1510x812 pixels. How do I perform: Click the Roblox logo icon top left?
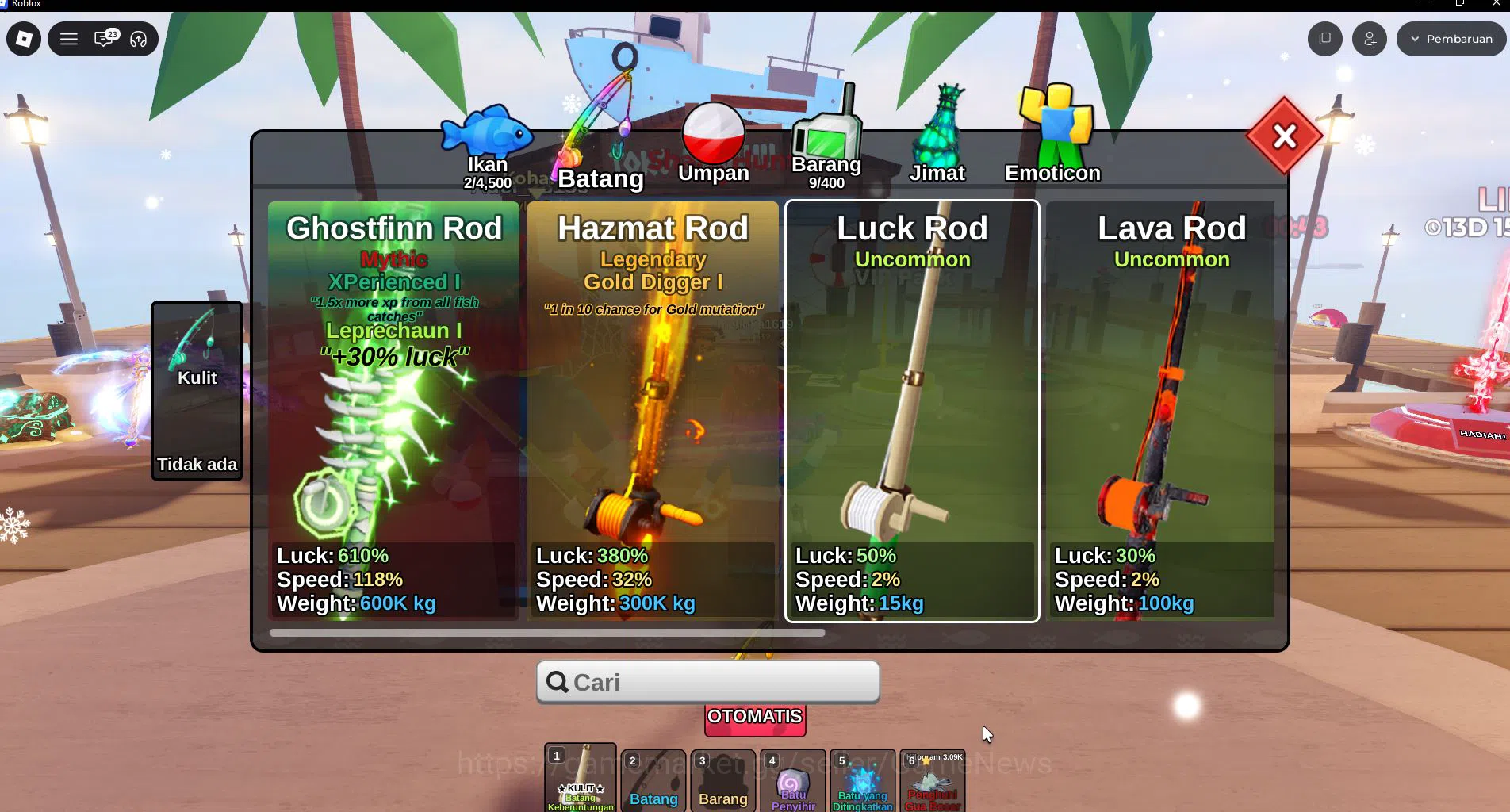pyautogui.click(x=23, y=38)
